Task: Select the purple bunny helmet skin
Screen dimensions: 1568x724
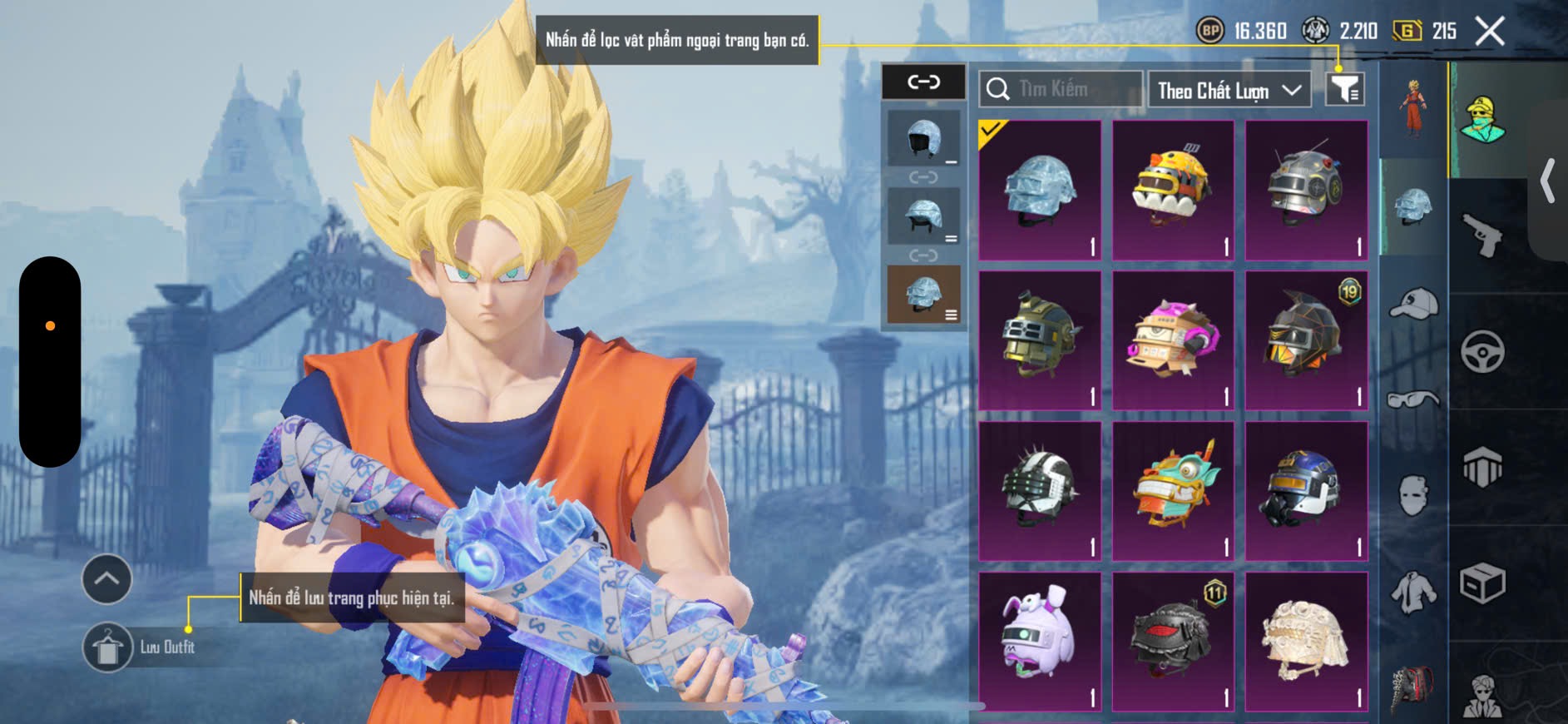Action: [1040, 641]
